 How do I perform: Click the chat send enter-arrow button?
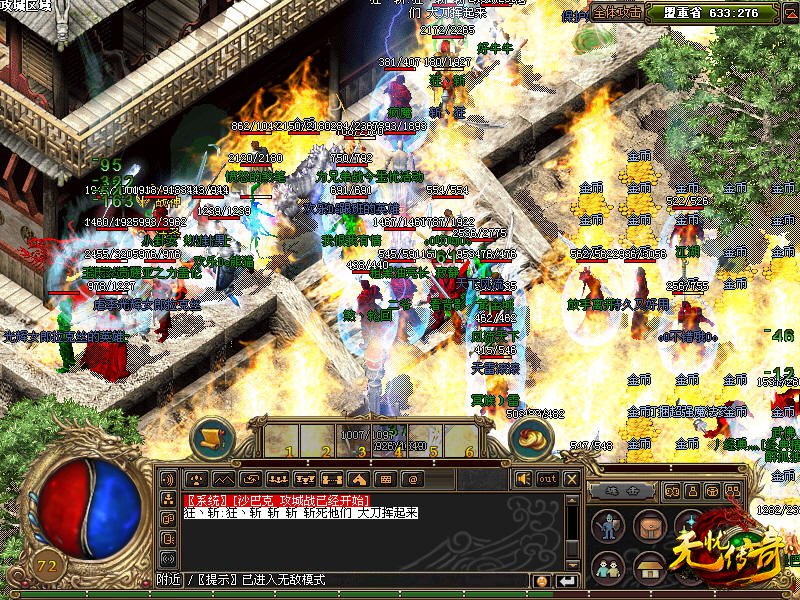pos(567,581)
